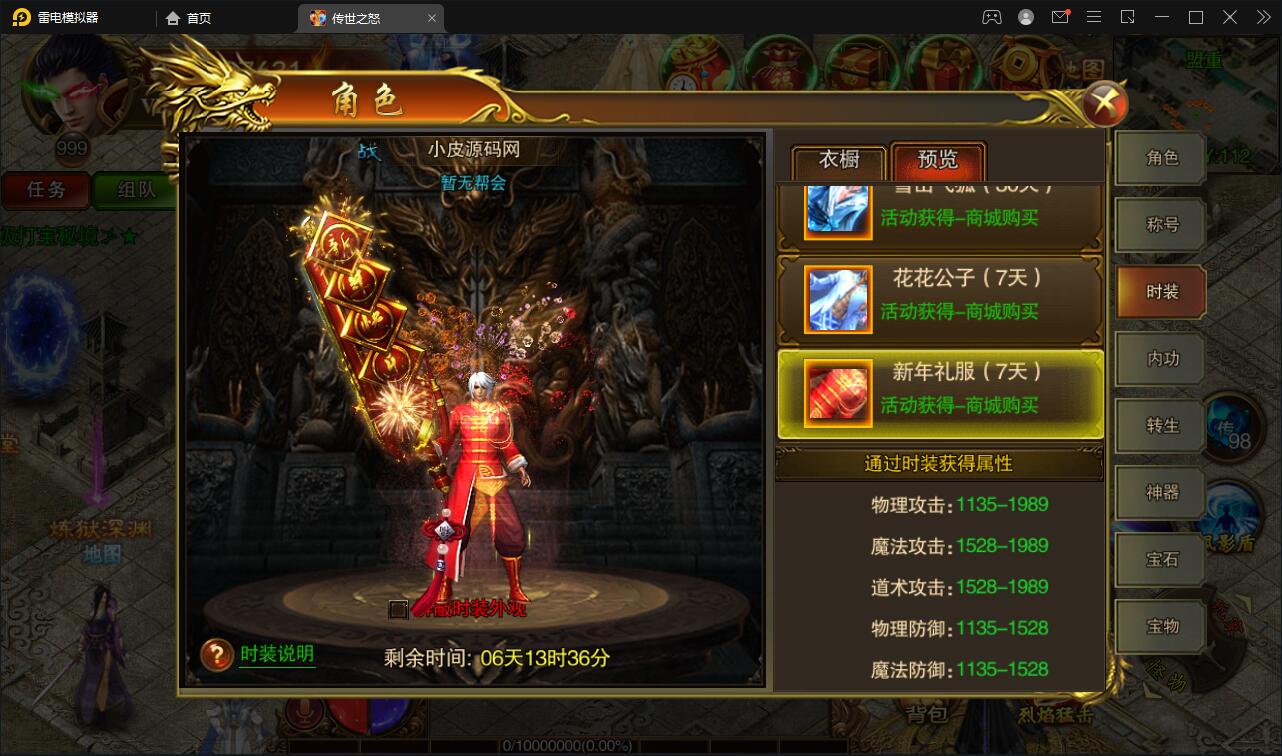Screen dimensions: 1282x756
Task: Select the 花花公子 outfit thumbnail
Action: point(837,299)
